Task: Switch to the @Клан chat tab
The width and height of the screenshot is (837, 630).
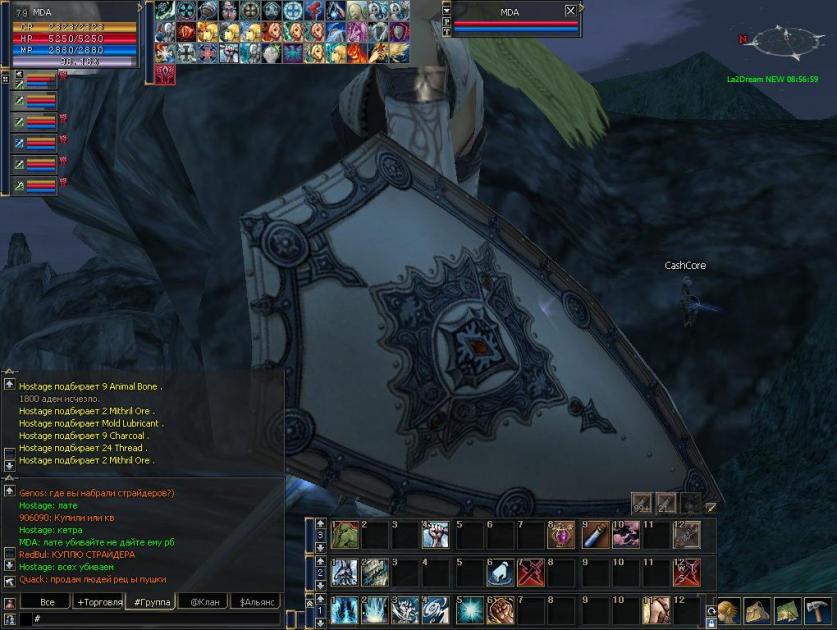Action: pyautogui.click(x=204, y=602)
